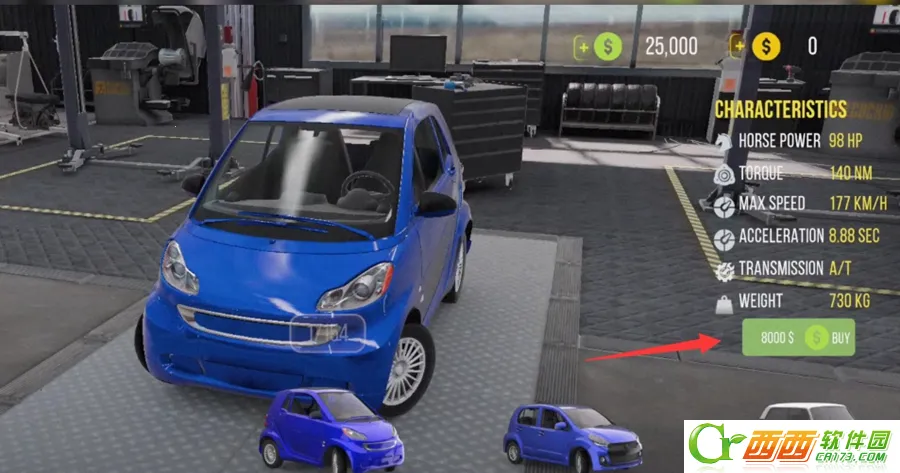Pick the white car thumbnail
Screen dimensions: 900x473
pyautogui.click(x=806, y=413)
